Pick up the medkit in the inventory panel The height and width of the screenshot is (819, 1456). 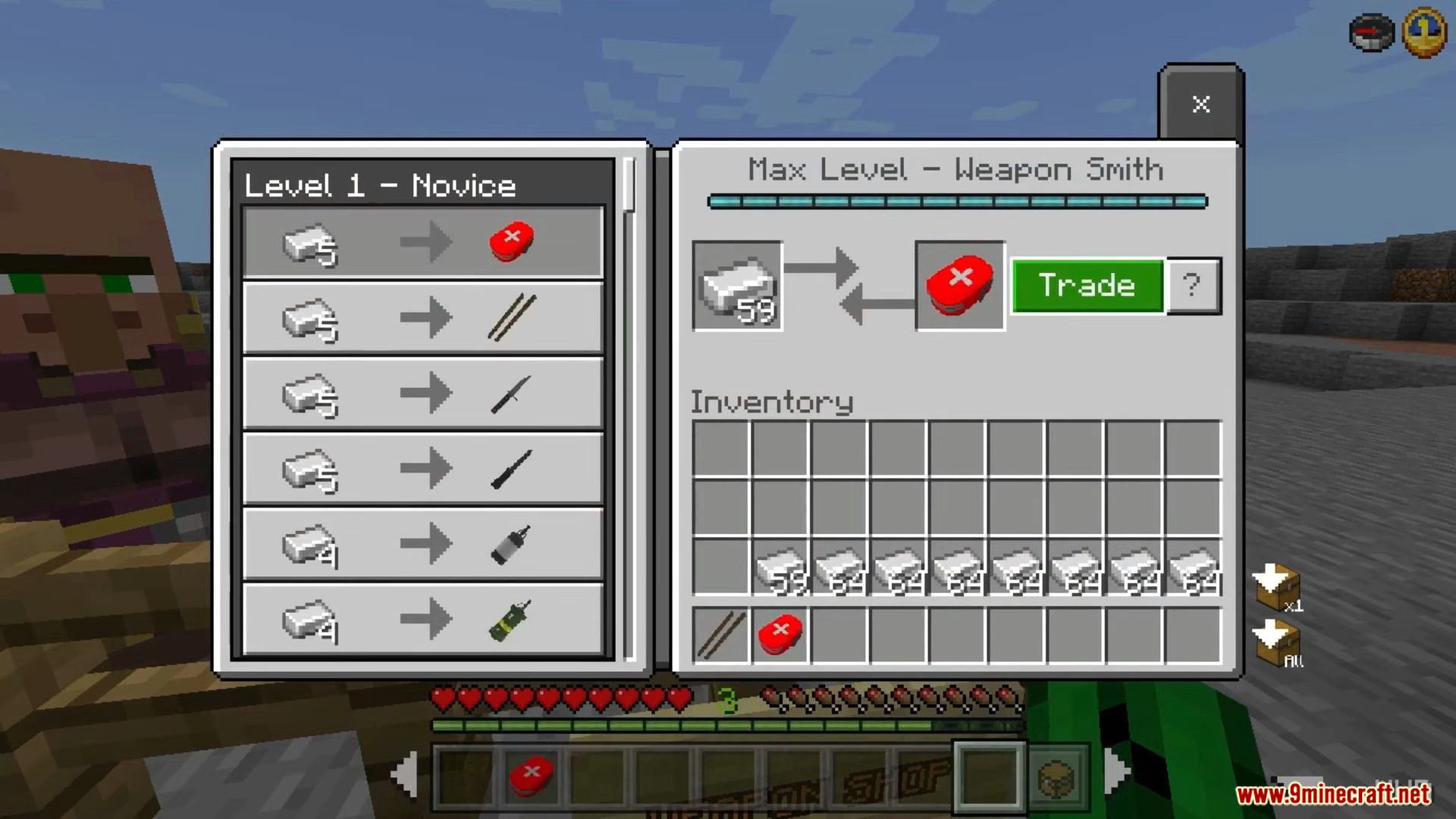[780, 635]
